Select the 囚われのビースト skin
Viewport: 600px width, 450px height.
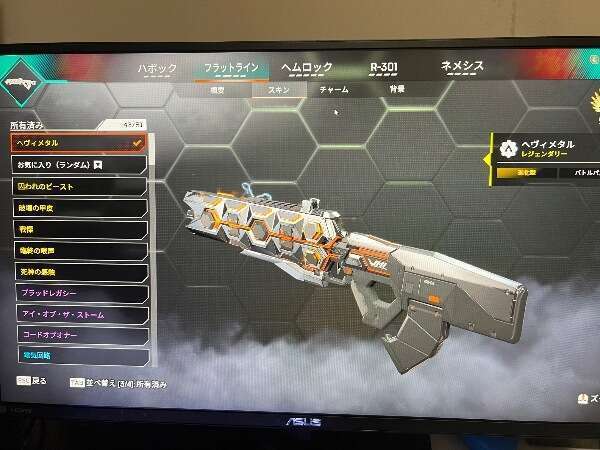(x=77, y=187)
